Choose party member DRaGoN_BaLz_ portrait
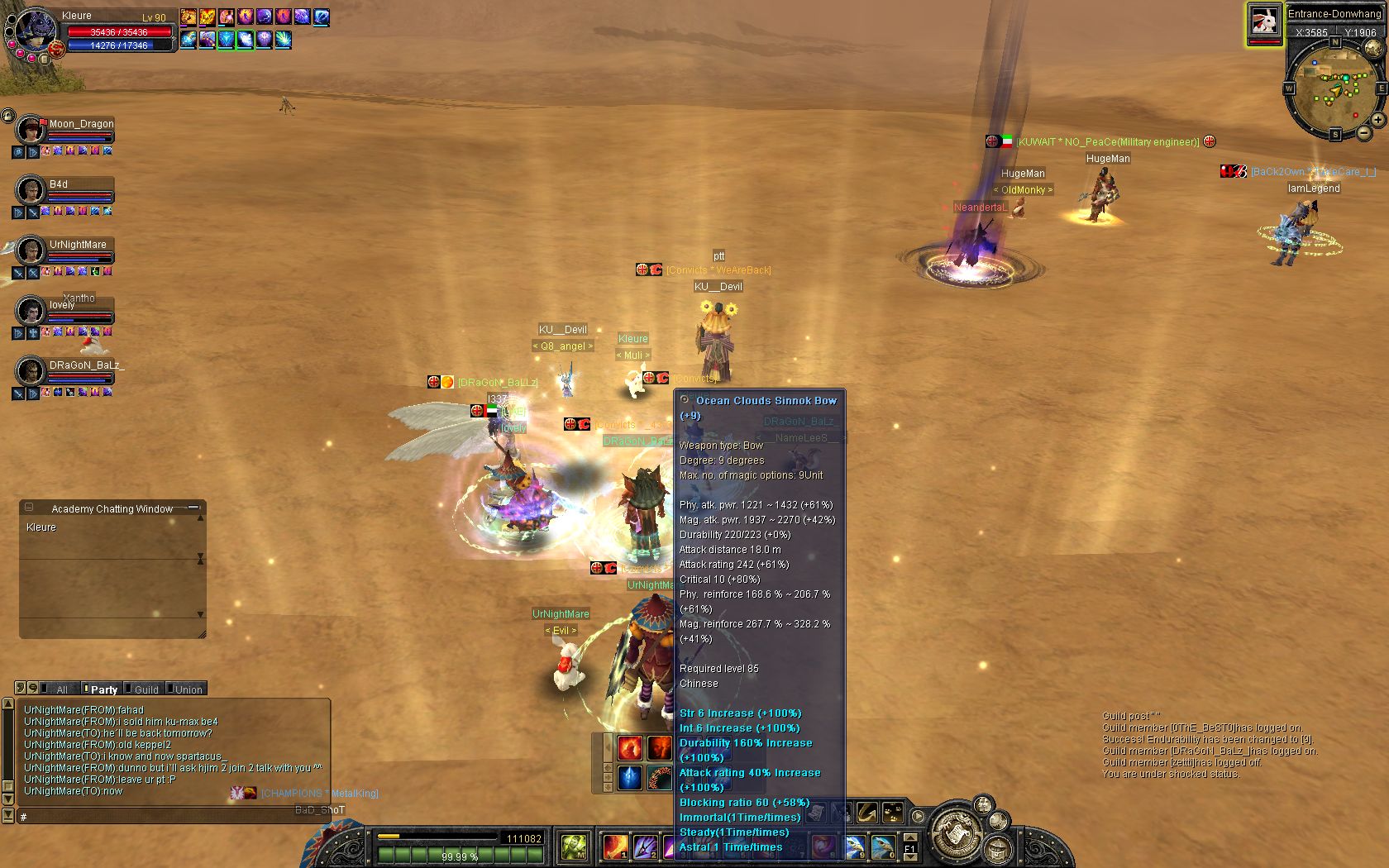 tap(31, 370)
